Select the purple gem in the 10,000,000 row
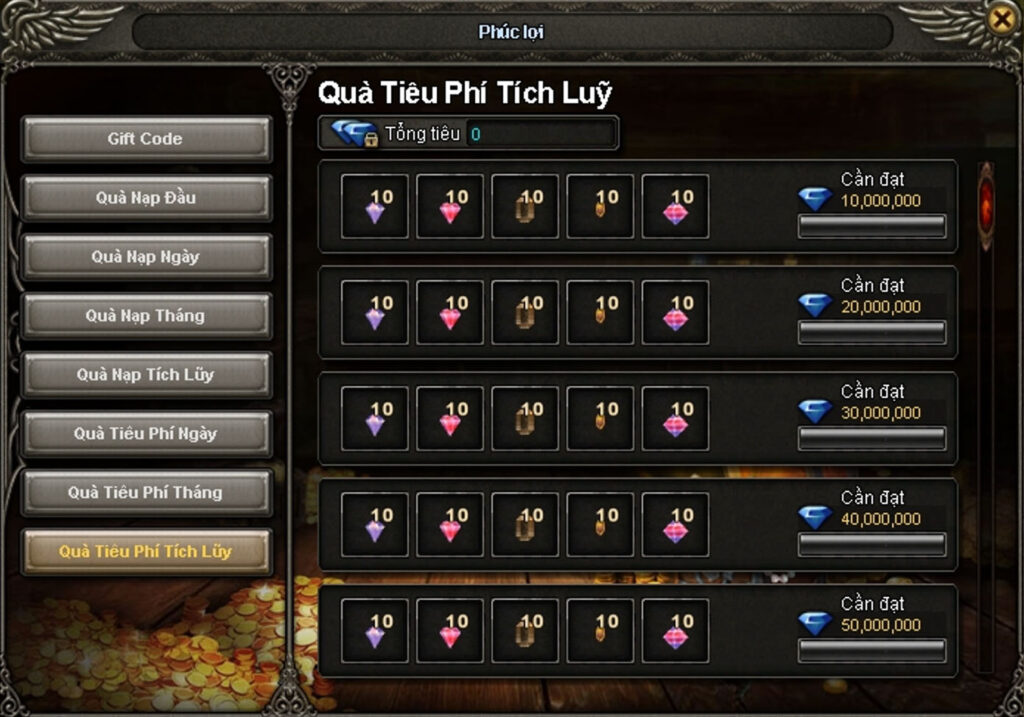The height and width of the screenshot is (717, 1024). point(375,207)
